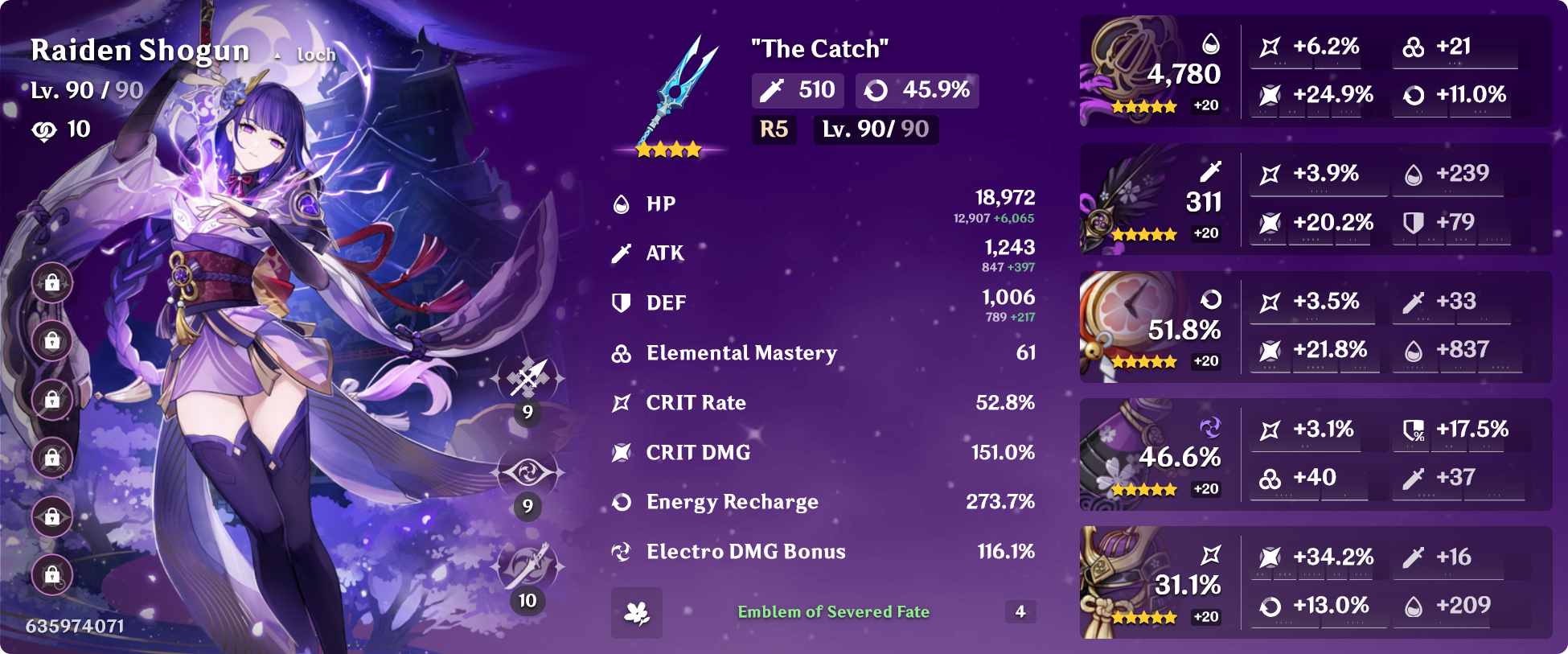This screenshot has height=654, width=1568.
Task: Click the Emblem of Severed Fate set icon
Action: pyautogui.click(x=637, y=613)
